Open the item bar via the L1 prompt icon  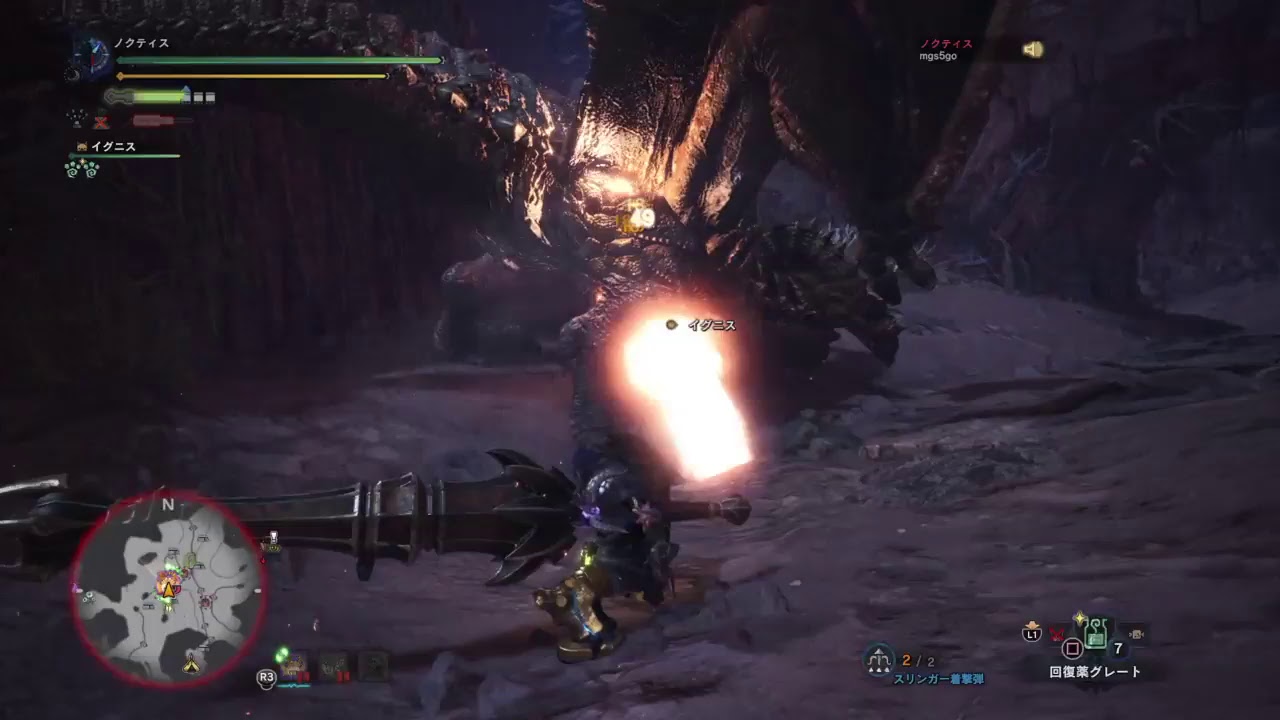click(x=1032, y=634)
